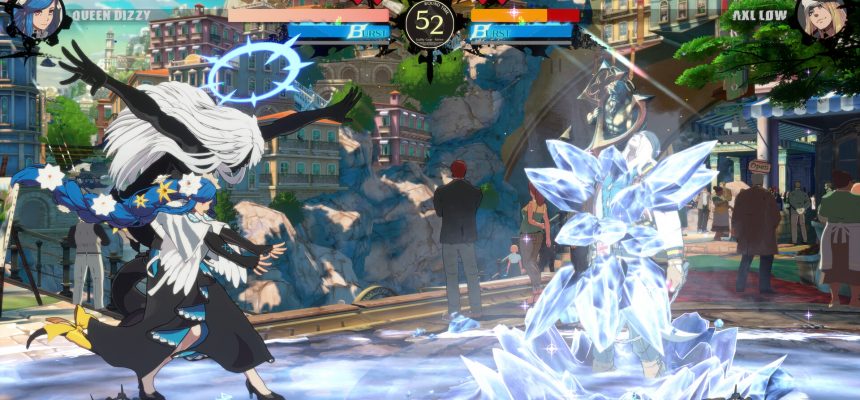Select Axl Low's character portrait
Image resolution: width=860 pixels, height=400 pixels.
pos(823,17)
